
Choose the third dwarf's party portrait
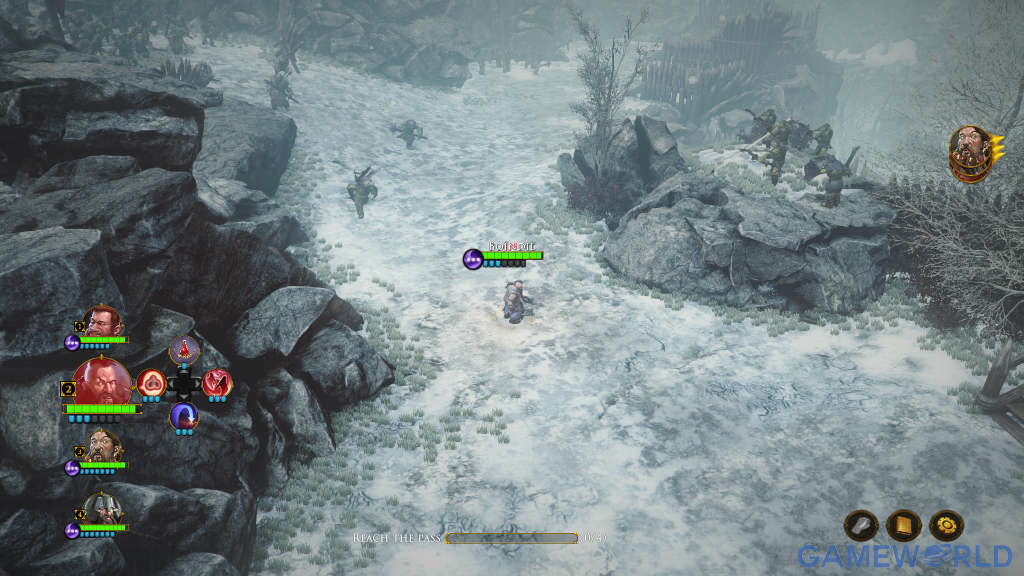pyautogui.click(x=103, y=446)
